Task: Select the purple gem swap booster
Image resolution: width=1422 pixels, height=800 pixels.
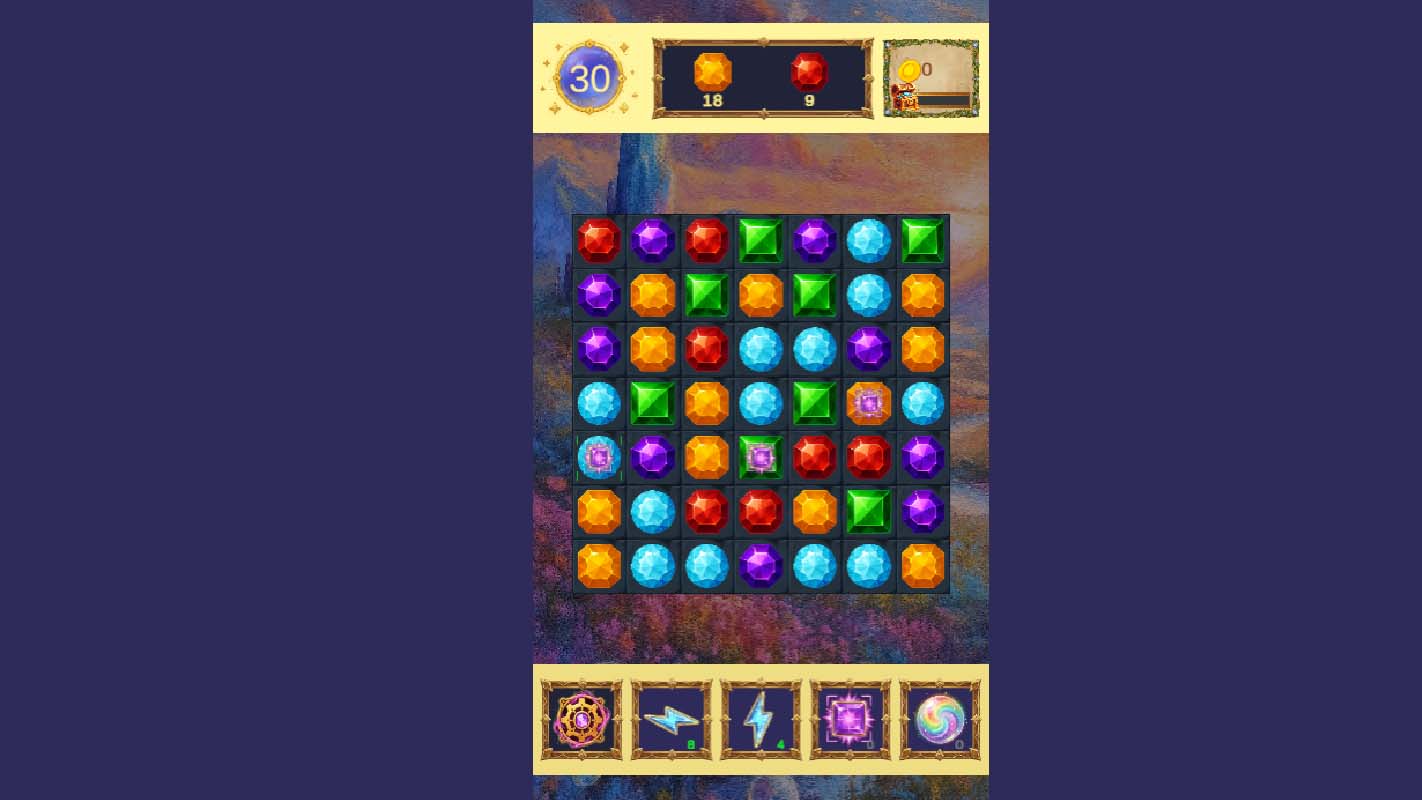Action: [849, 717]
